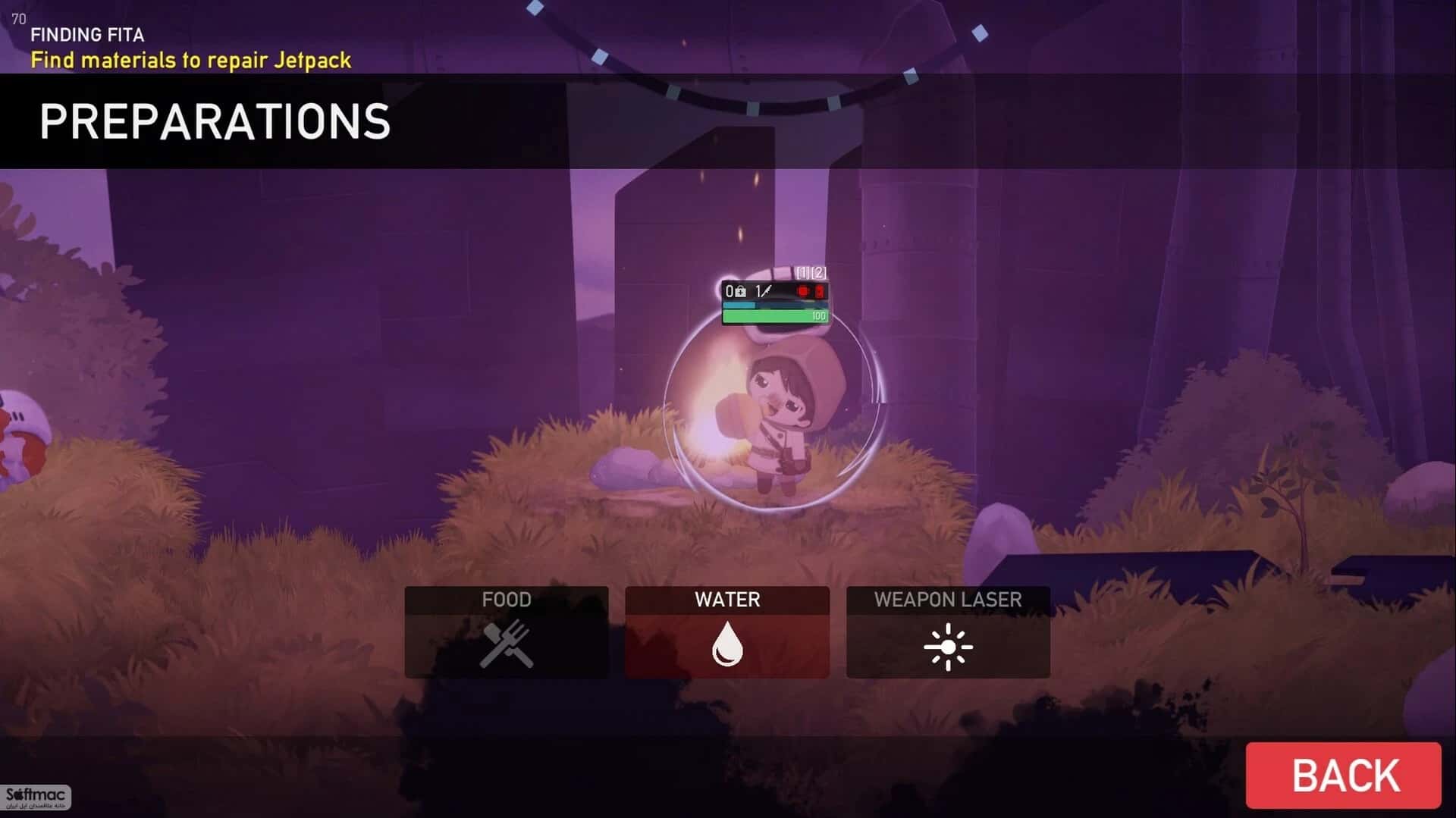1456x818 pixels.
Task: Select the Food preparation option
Action: click(x=507, y=632)
